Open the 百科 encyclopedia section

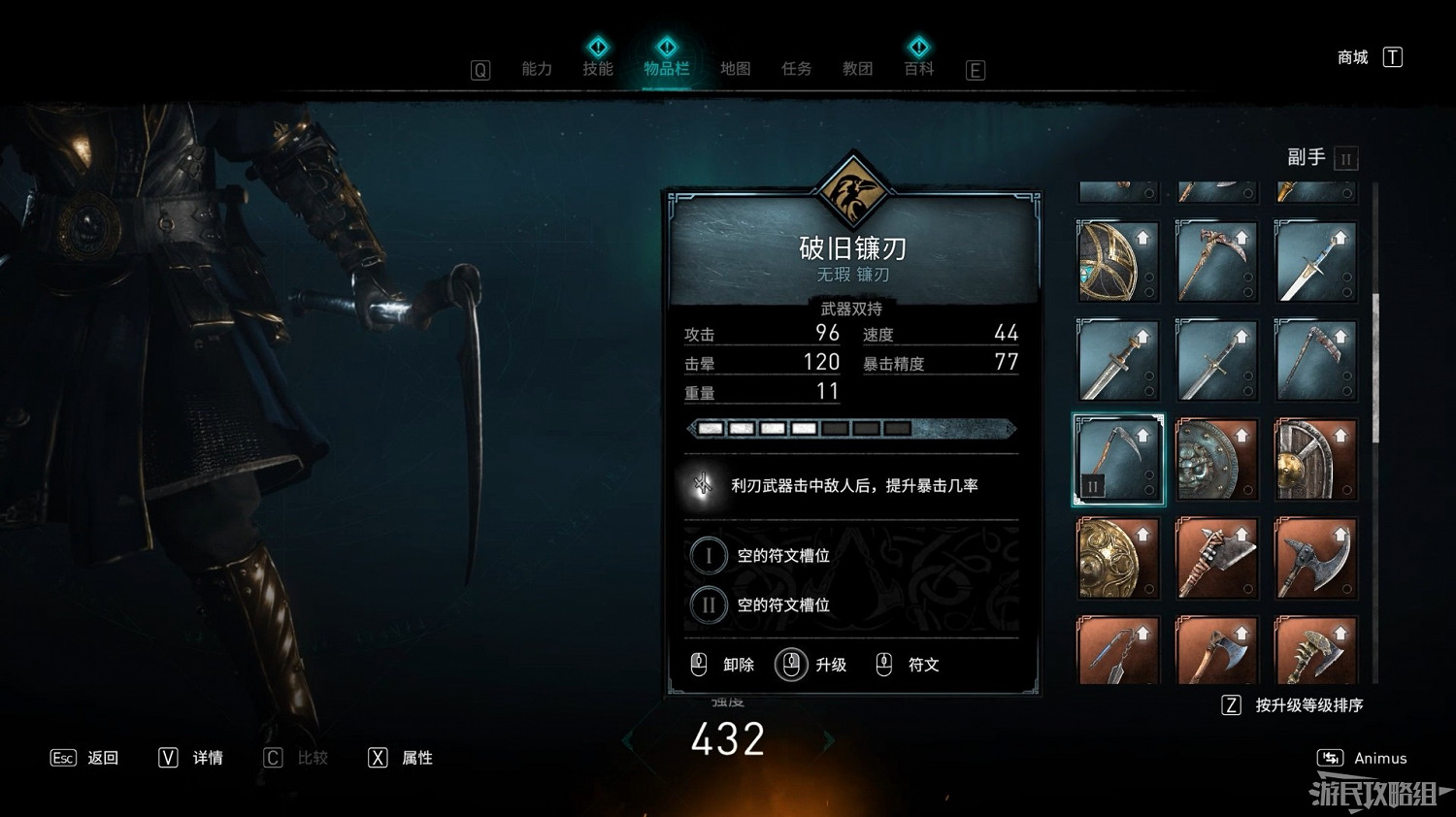(918, 69)
